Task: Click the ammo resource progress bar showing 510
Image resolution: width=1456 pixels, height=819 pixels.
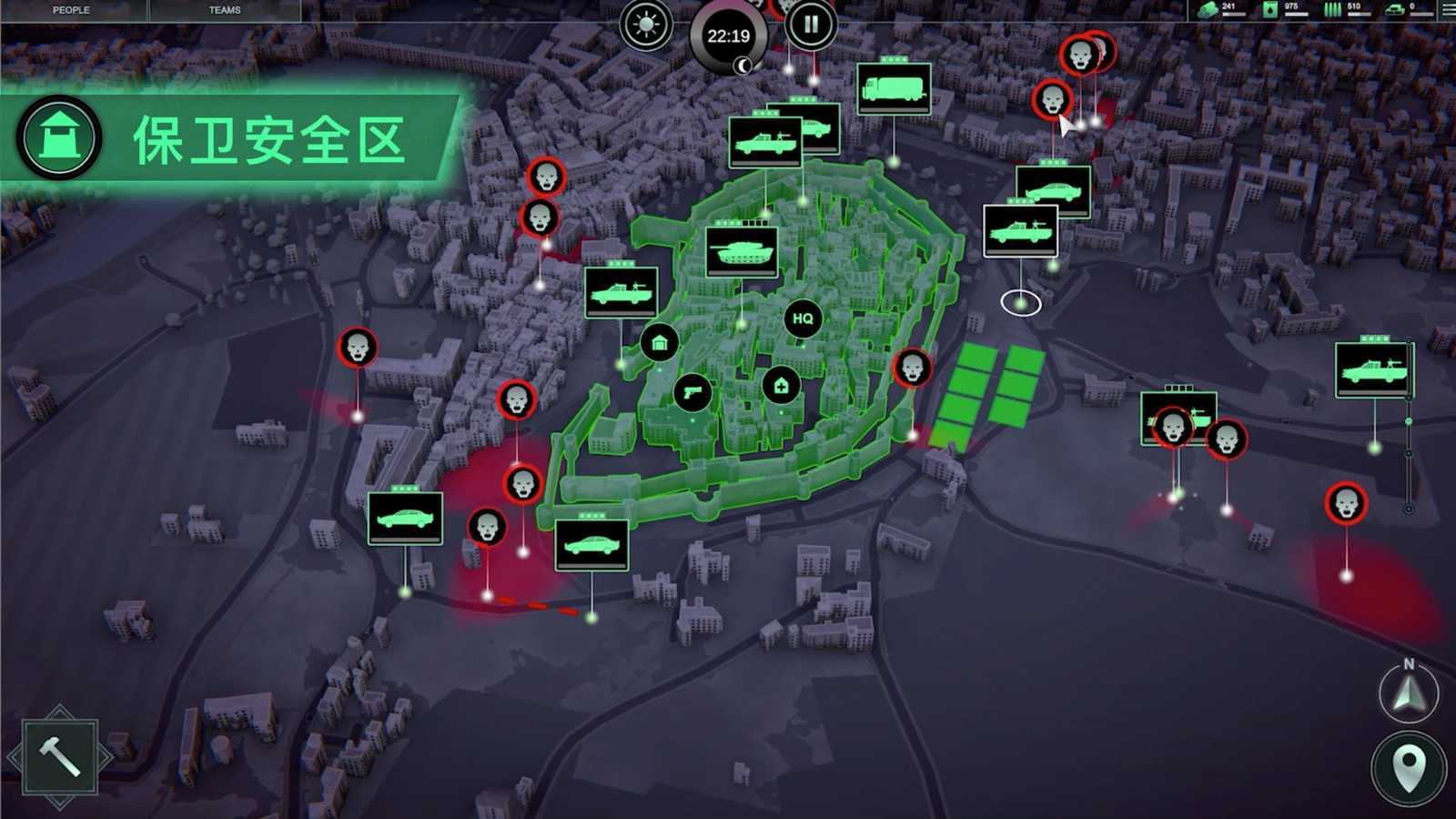Action: pos(1356,13)
